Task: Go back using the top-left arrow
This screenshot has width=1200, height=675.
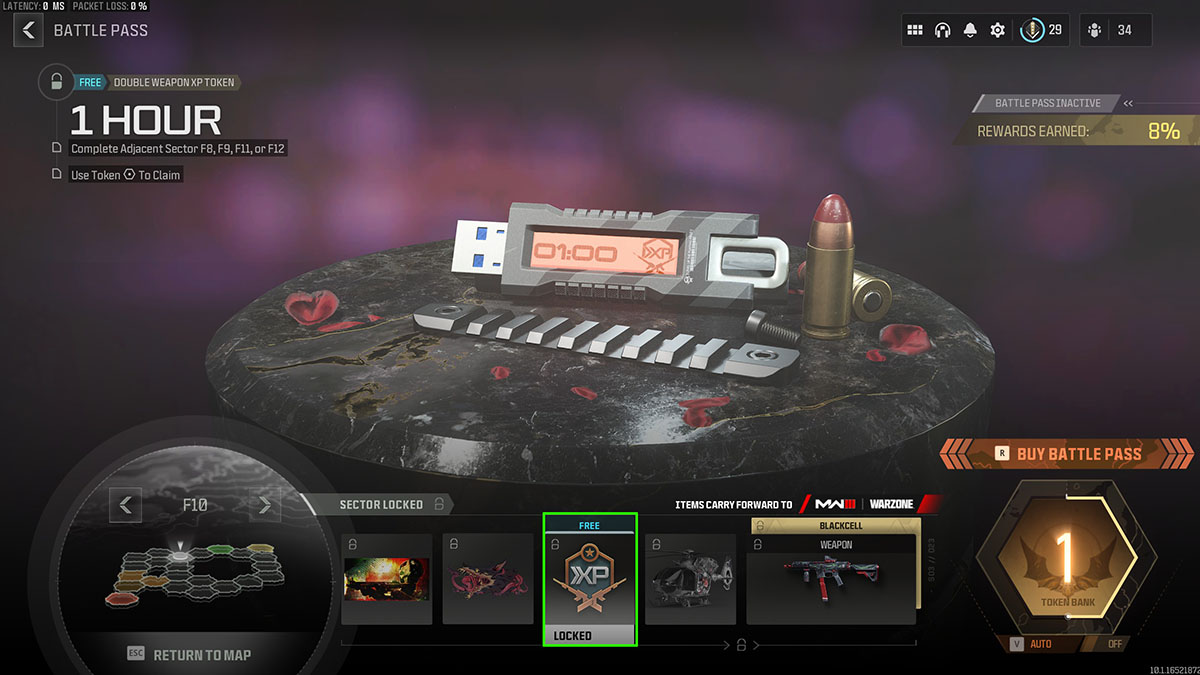Action: 28,30
